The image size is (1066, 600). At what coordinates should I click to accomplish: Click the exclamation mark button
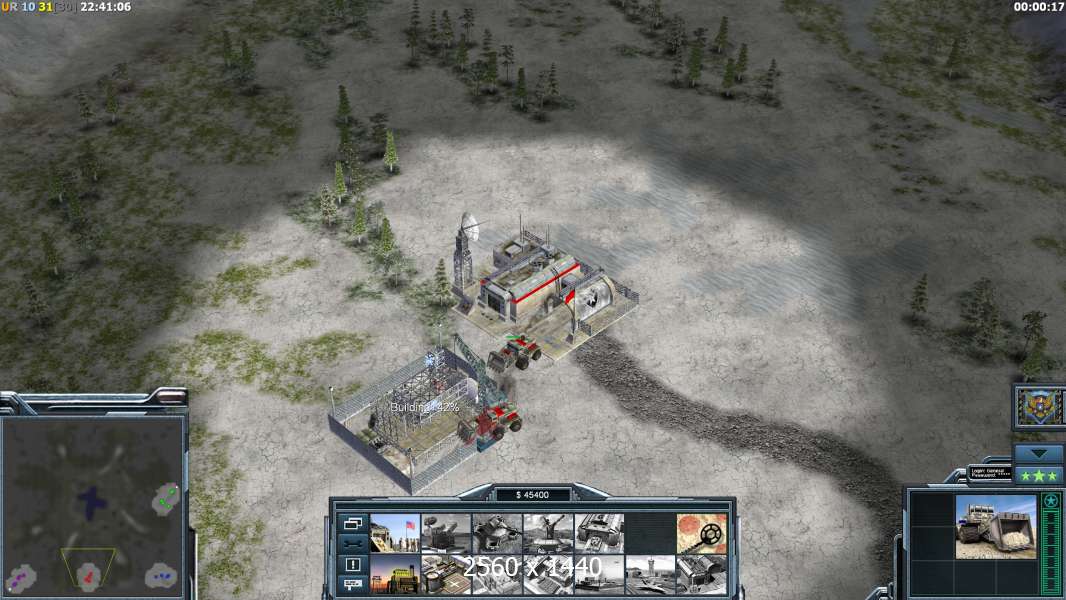[351, 564]
